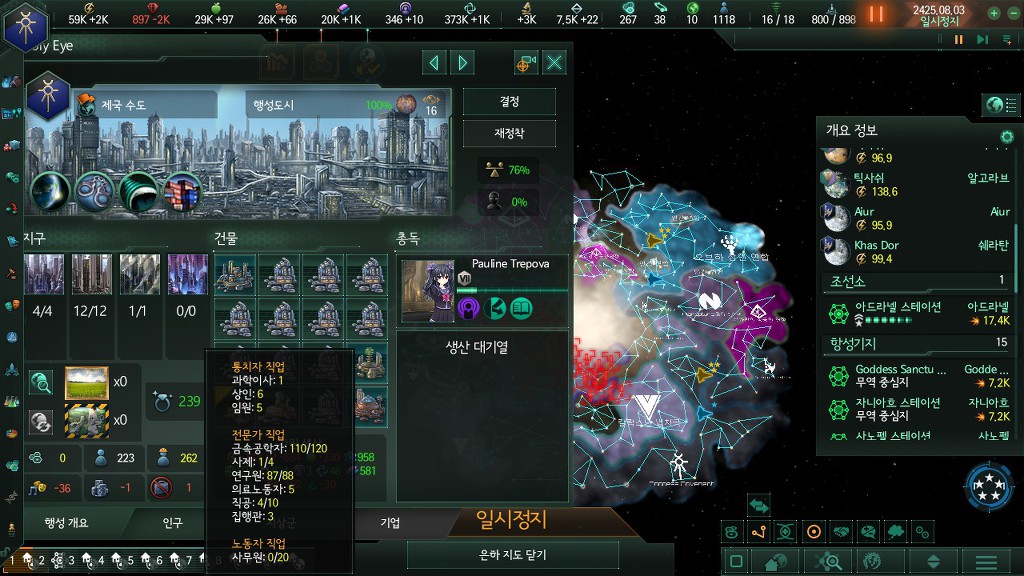Switch to the 인구 population tab
Viewport: 1024px width, 576px height.
173,522
